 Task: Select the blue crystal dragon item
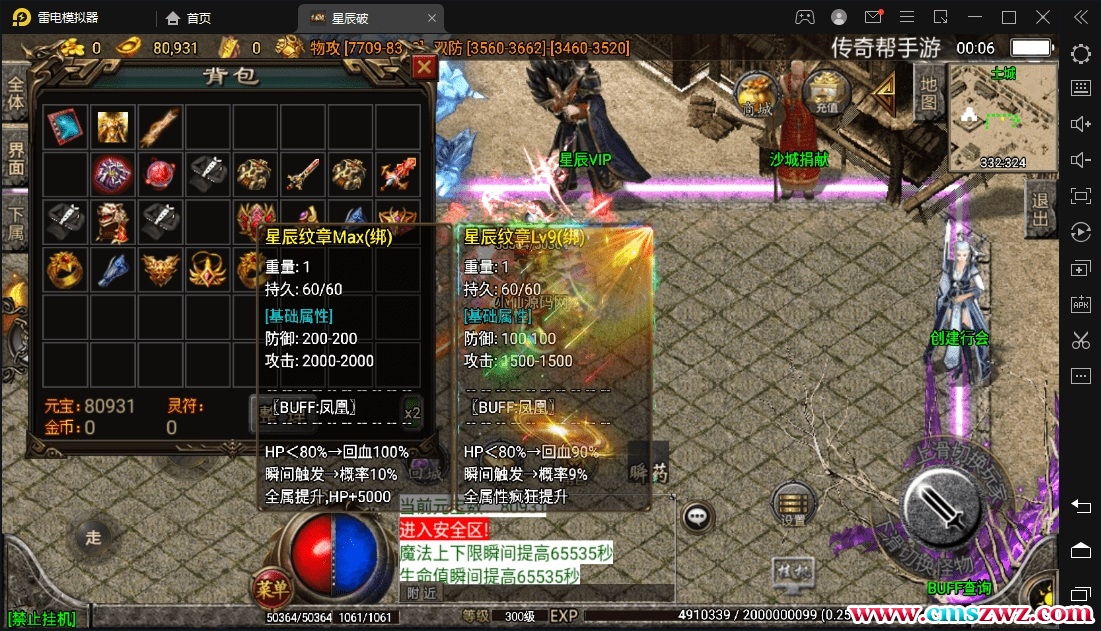tap(112, 268)
